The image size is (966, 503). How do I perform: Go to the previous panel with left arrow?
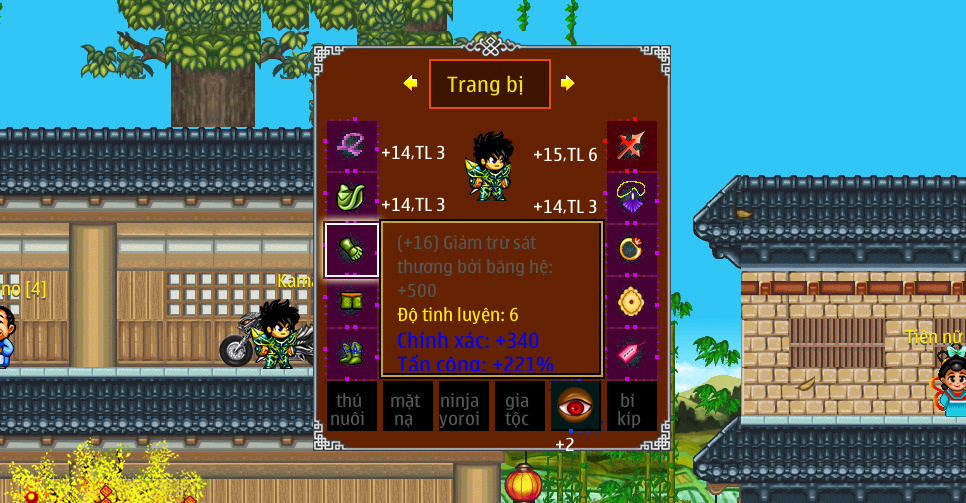[410, 83]
